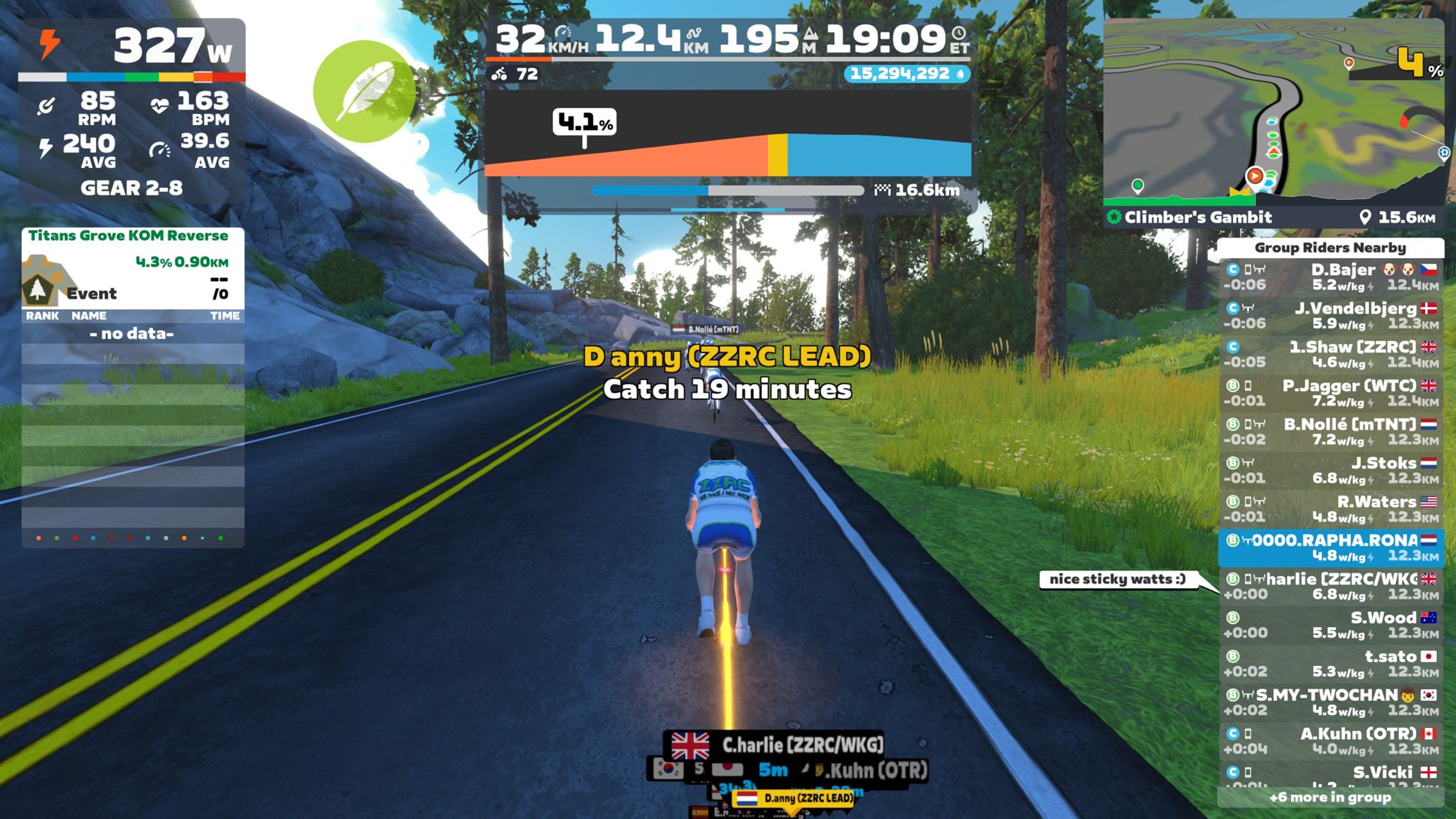1456x819 pixels.
Task: Select J.Vendelbjerg in the riders list
Action: point(1330,316)
